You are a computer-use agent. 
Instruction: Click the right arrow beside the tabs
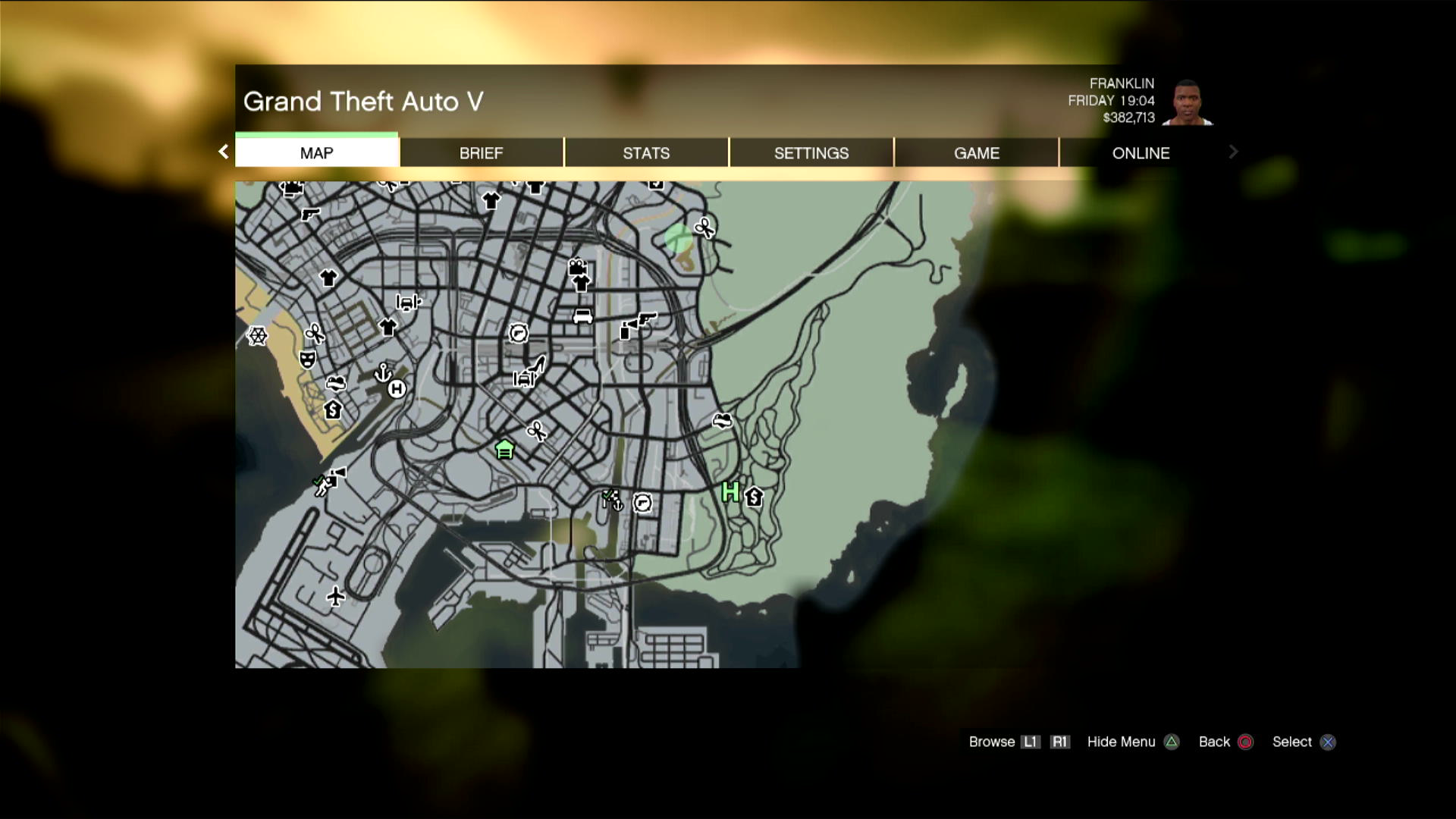coord(1233,152)
